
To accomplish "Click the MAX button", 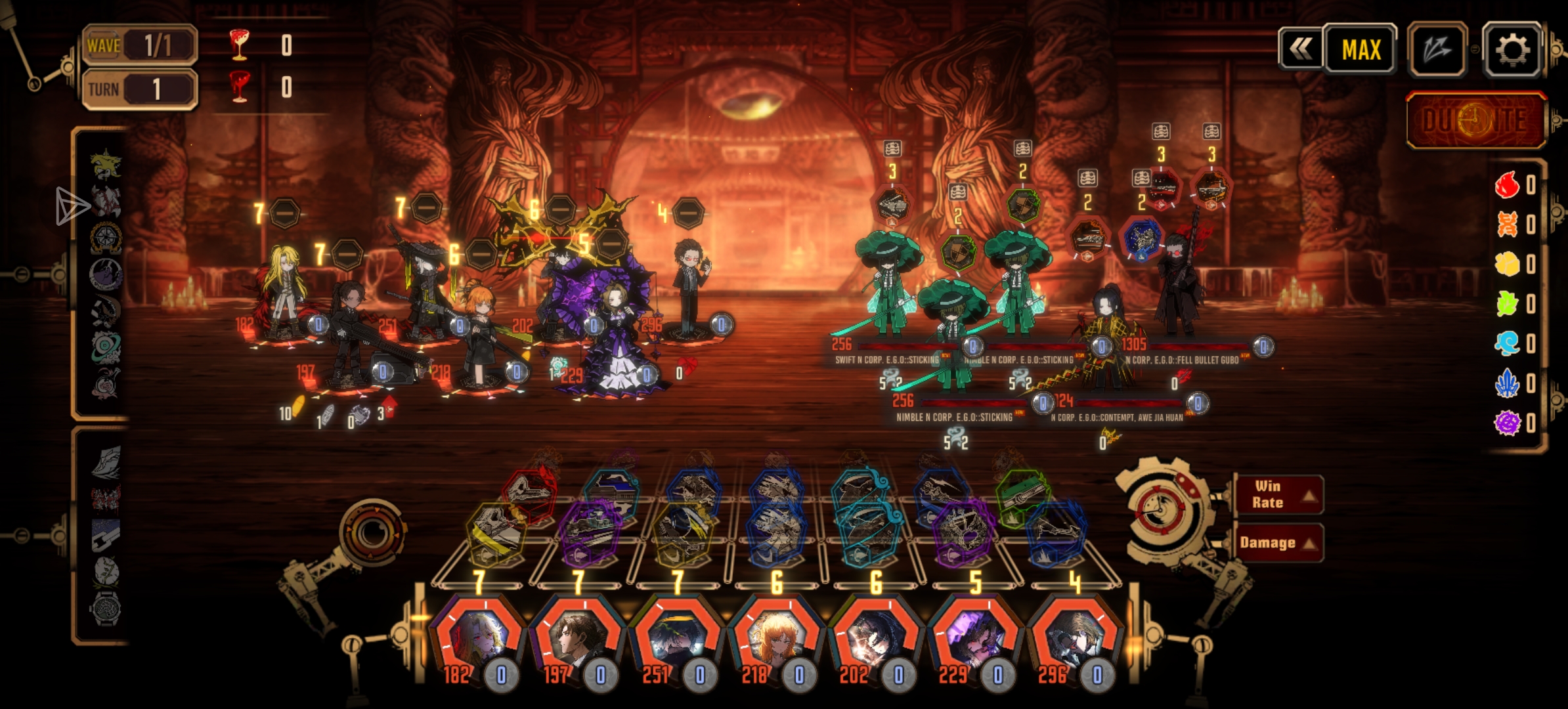I will (1361, 49).
